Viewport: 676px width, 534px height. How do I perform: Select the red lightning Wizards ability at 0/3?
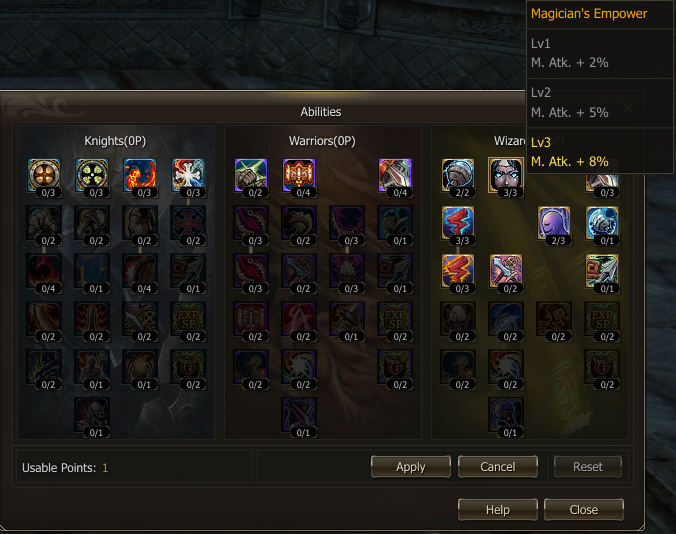click(x=457, y=269)
